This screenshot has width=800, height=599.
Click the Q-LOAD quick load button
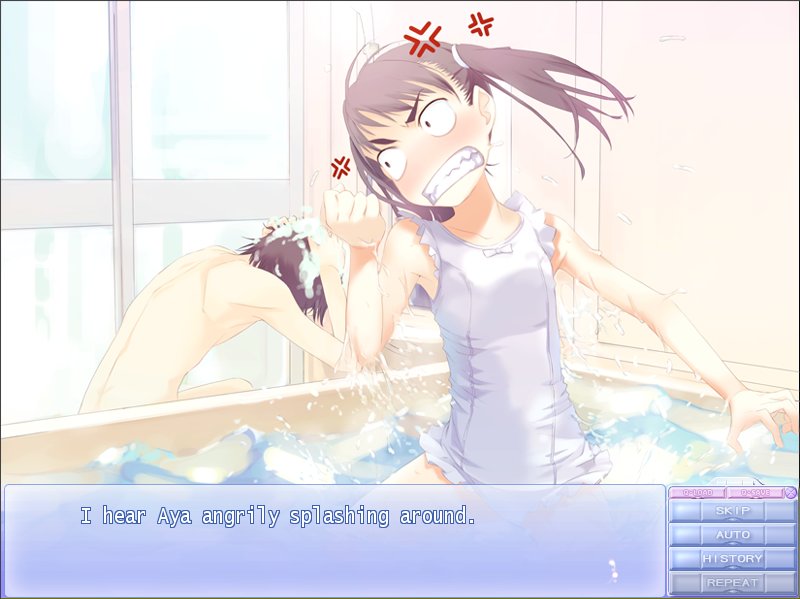point(697,492)
